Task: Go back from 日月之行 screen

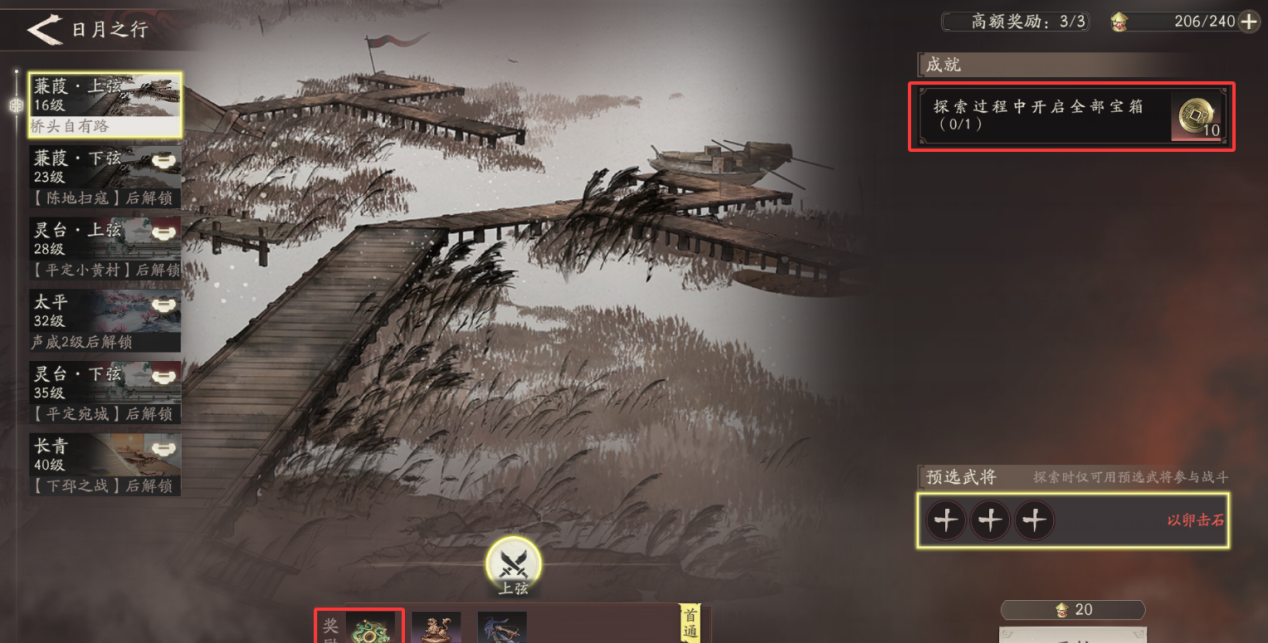Action: (x=45, y=30)
